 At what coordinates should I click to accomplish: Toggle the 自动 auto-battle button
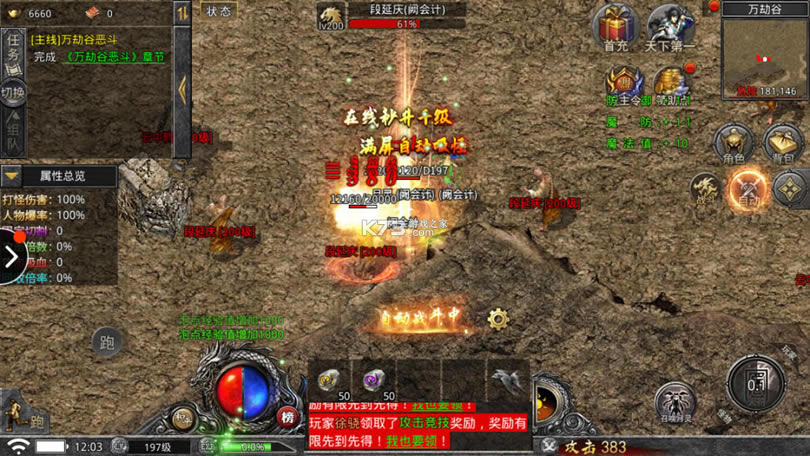pyautogui.click(x=747, y=187)
